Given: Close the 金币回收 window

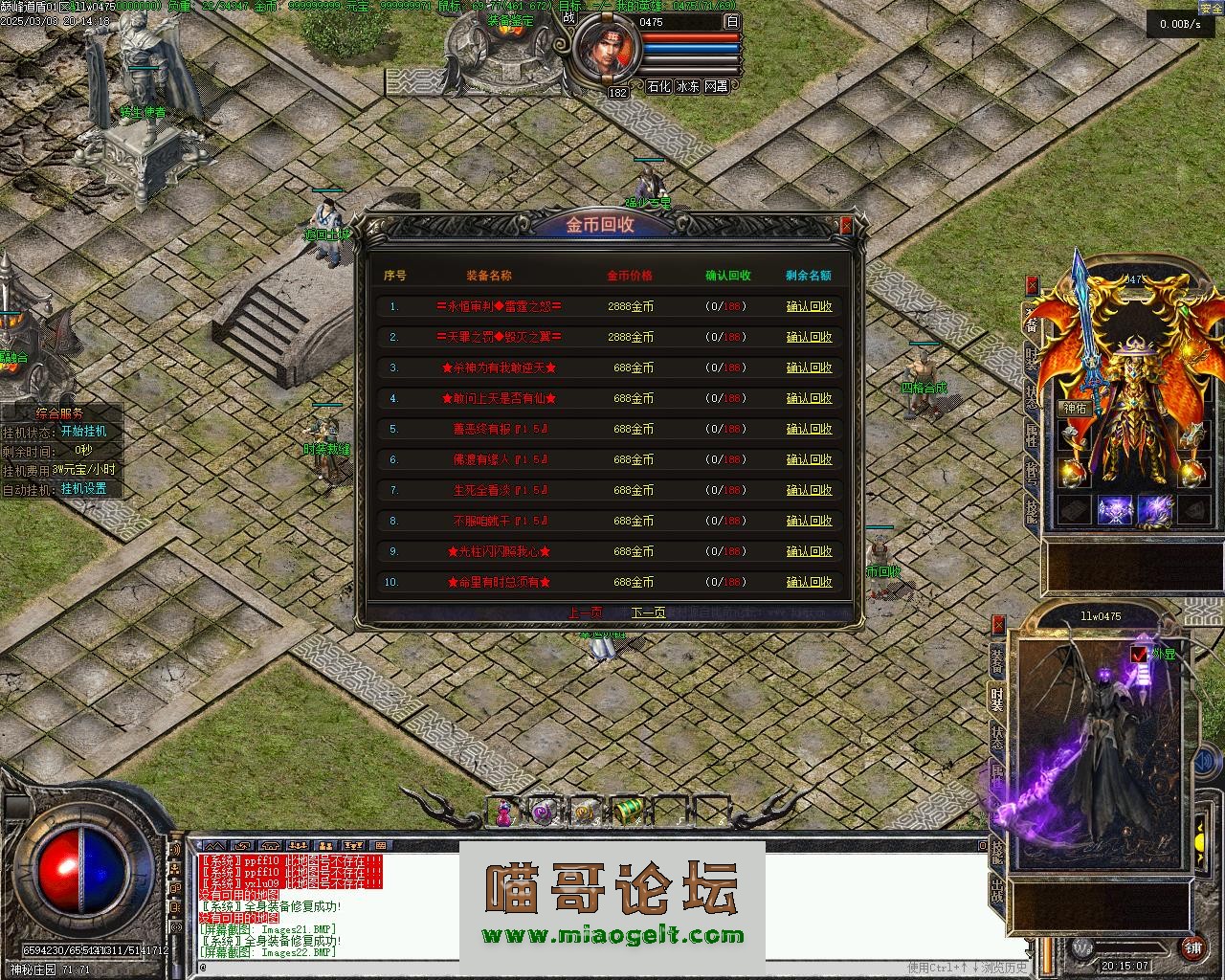Looking at the screenshot, I should 846,226.
